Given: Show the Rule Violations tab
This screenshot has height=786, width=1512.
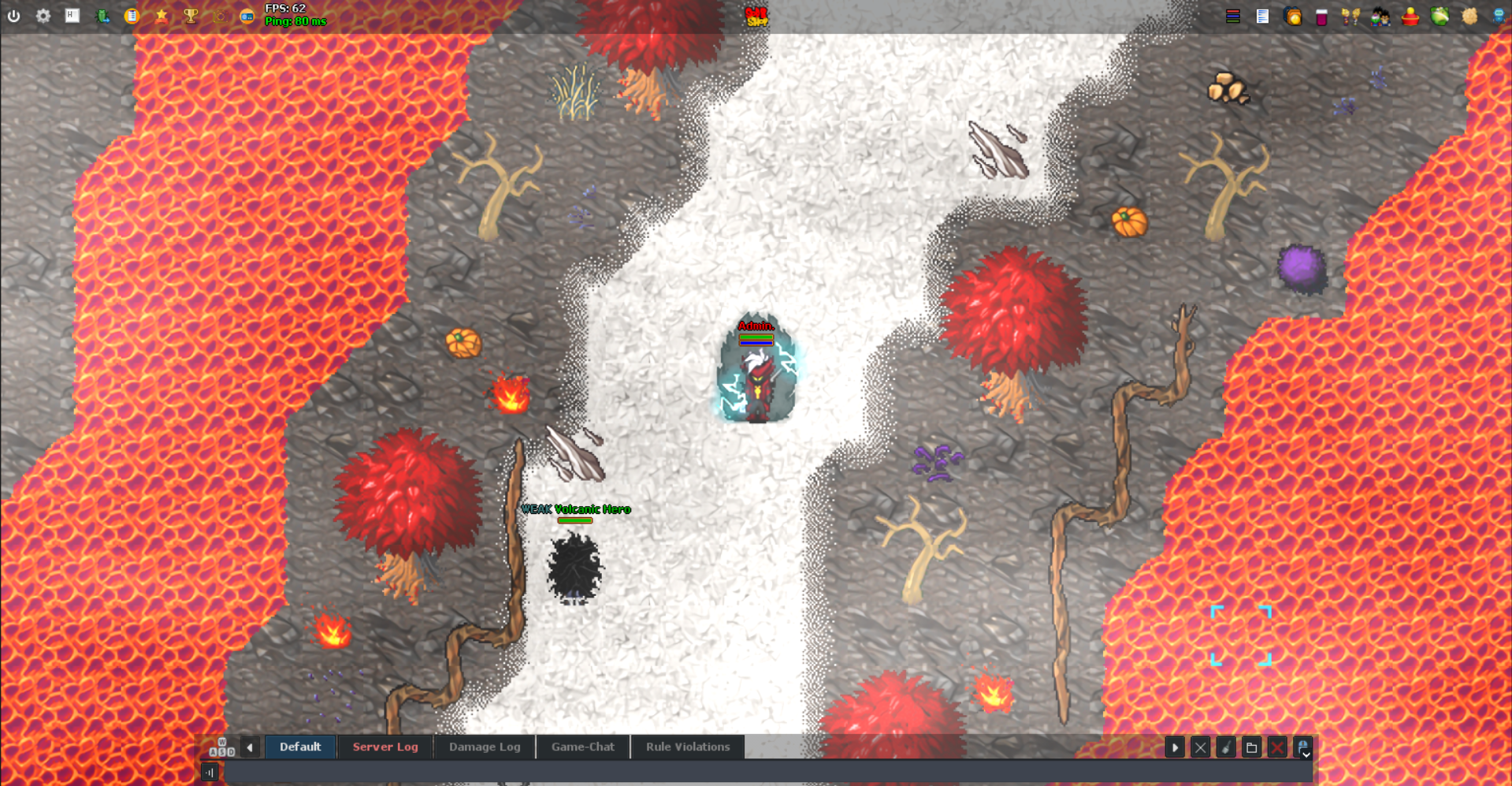Looking at the screenshot, I should (x=688, y=747).
